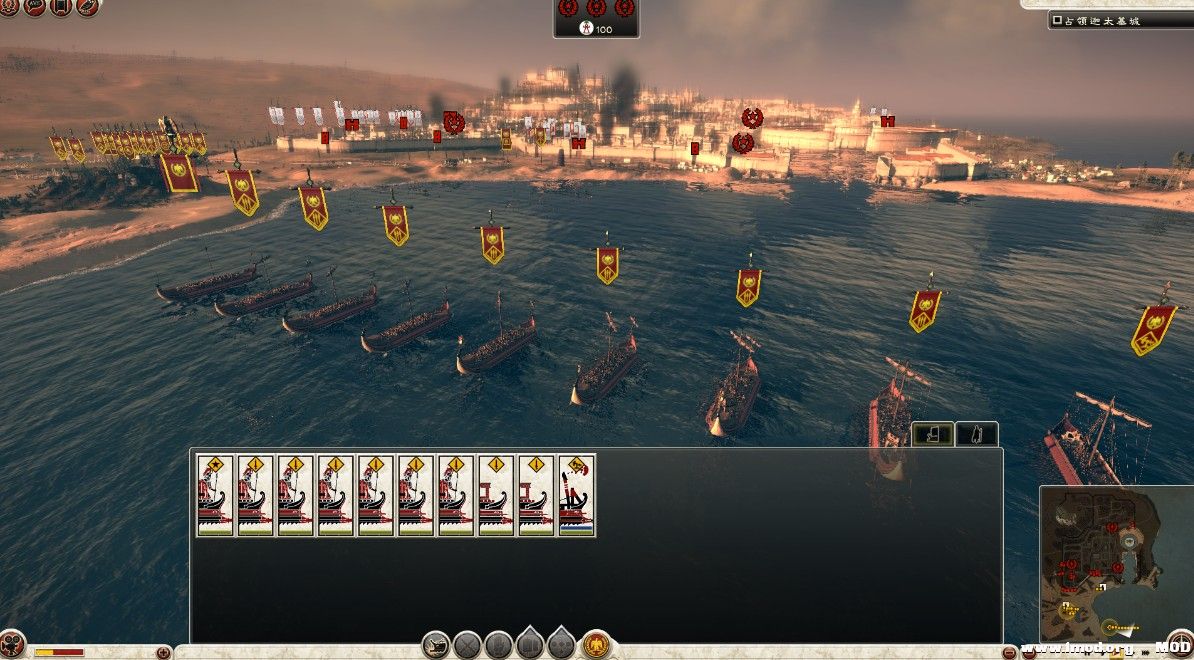Select the artillery ship card with blue stripe

[576, 495]
